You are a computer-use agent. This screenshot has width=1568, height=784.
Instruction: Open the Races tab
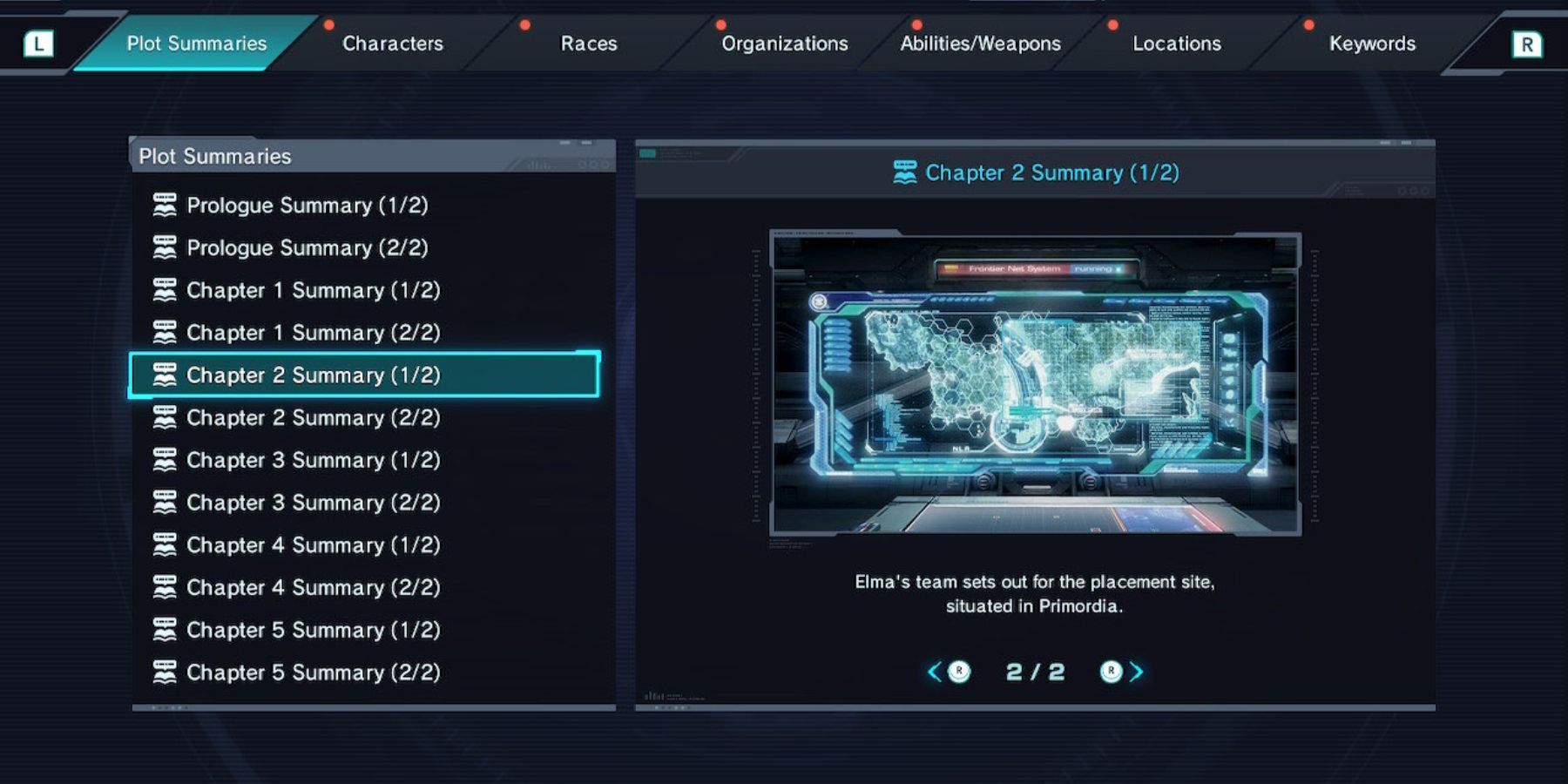tap(588, 44)
